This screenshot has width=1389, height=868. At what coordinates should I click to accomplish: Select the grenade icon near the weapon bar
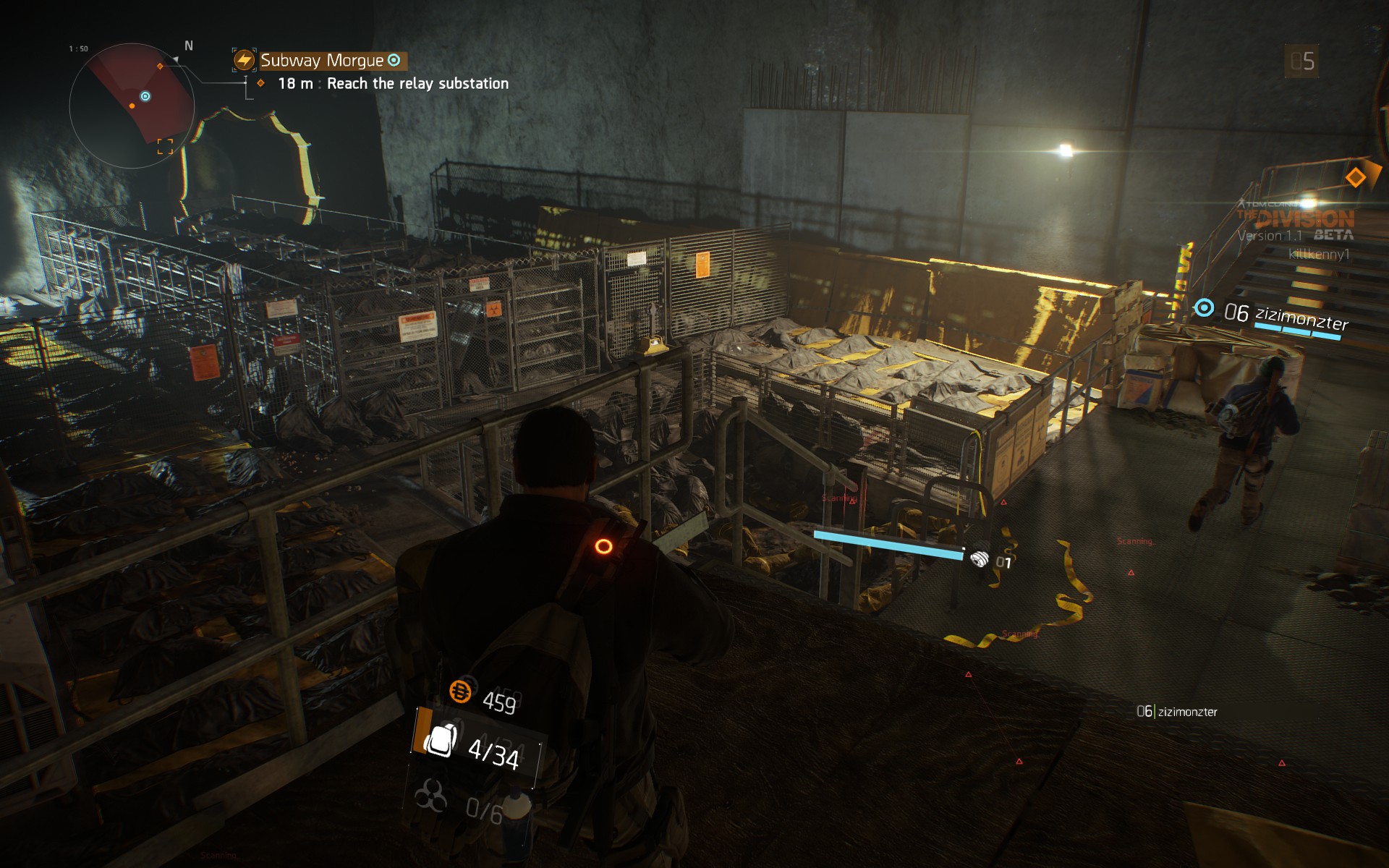(979, 558)
